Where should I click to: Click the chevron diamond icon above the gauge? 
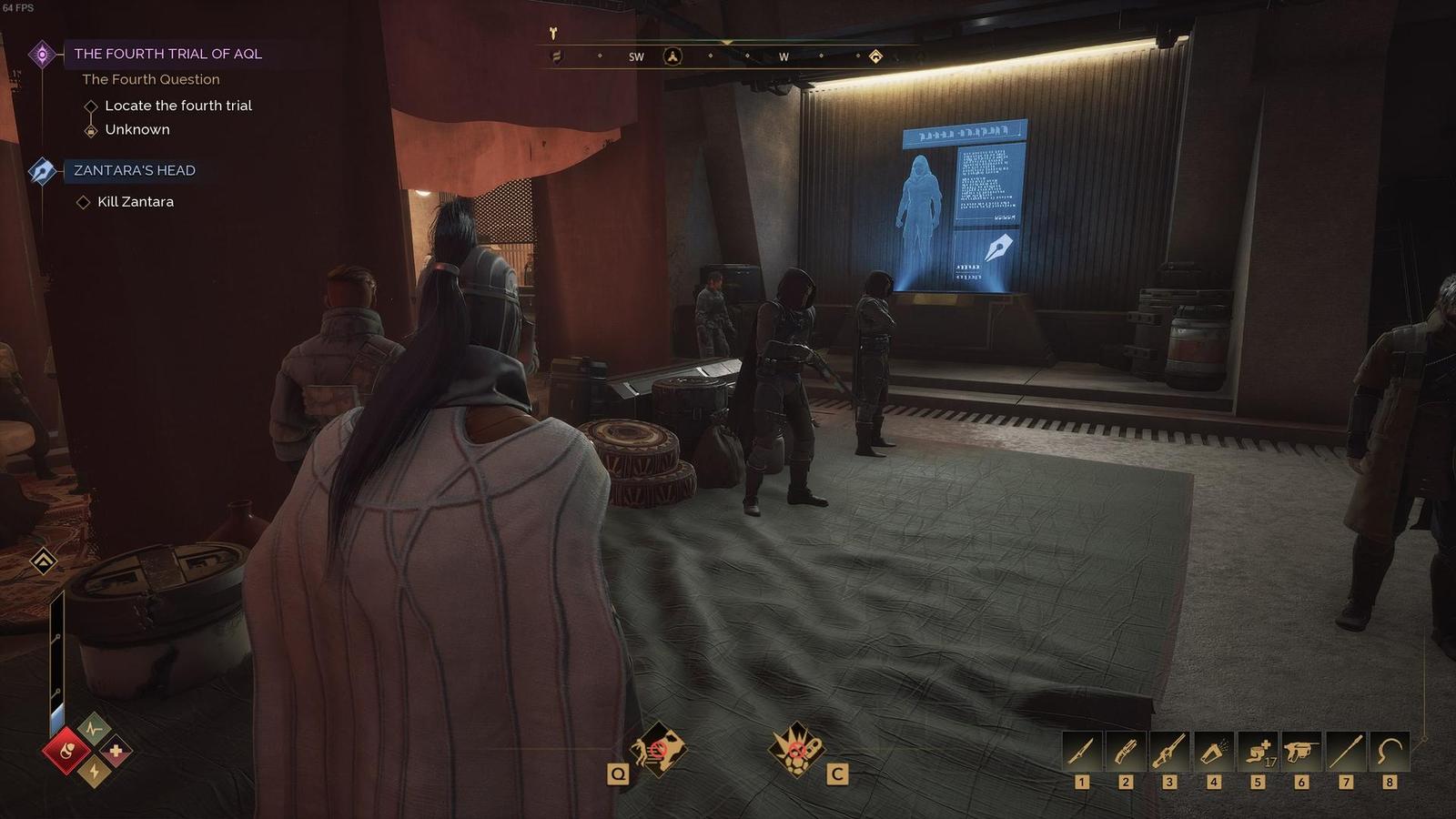(x=43, y=561)
